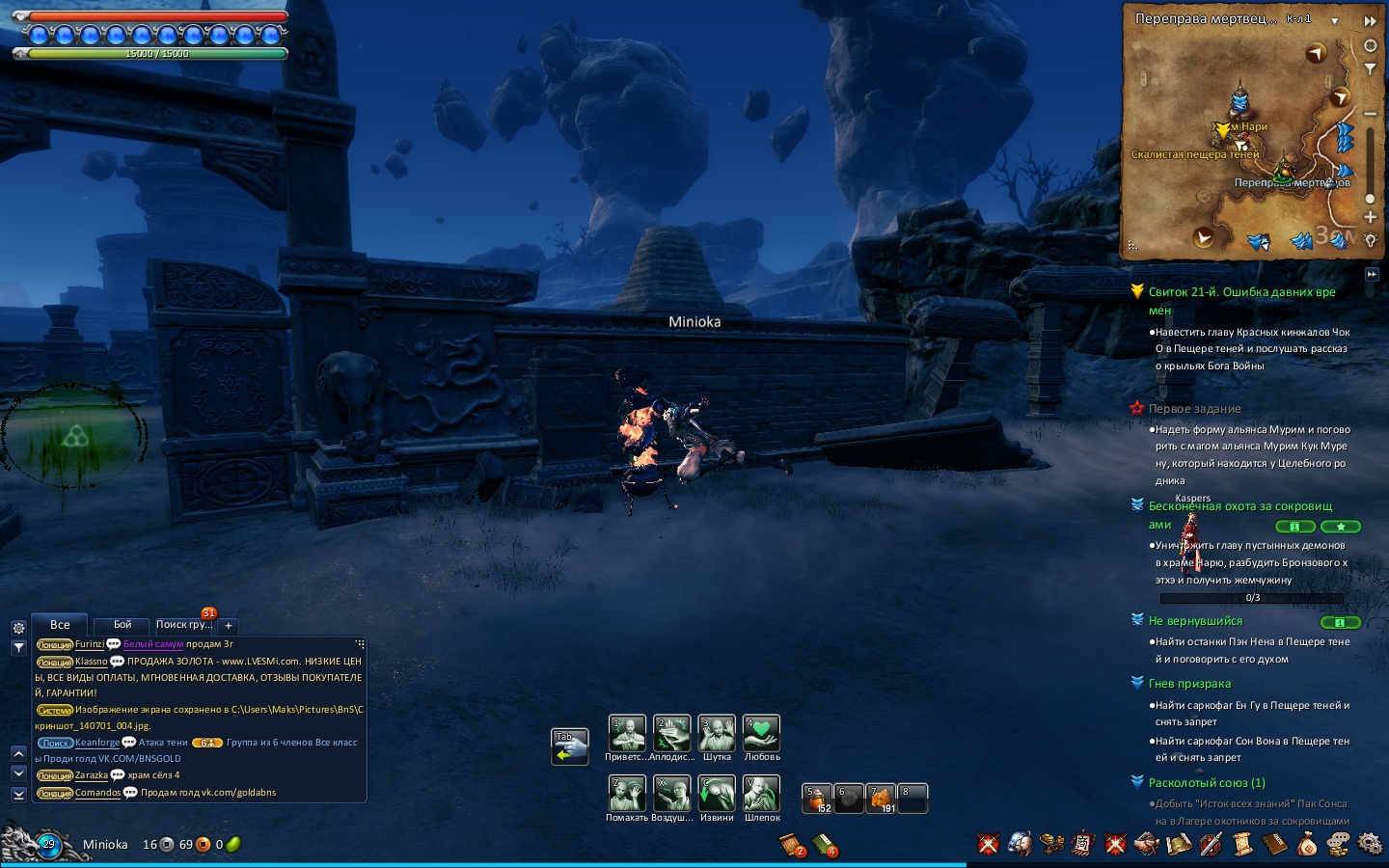Activate the Шутка emote
Viewport: 1389px width, 868px height.
(717, 734)
